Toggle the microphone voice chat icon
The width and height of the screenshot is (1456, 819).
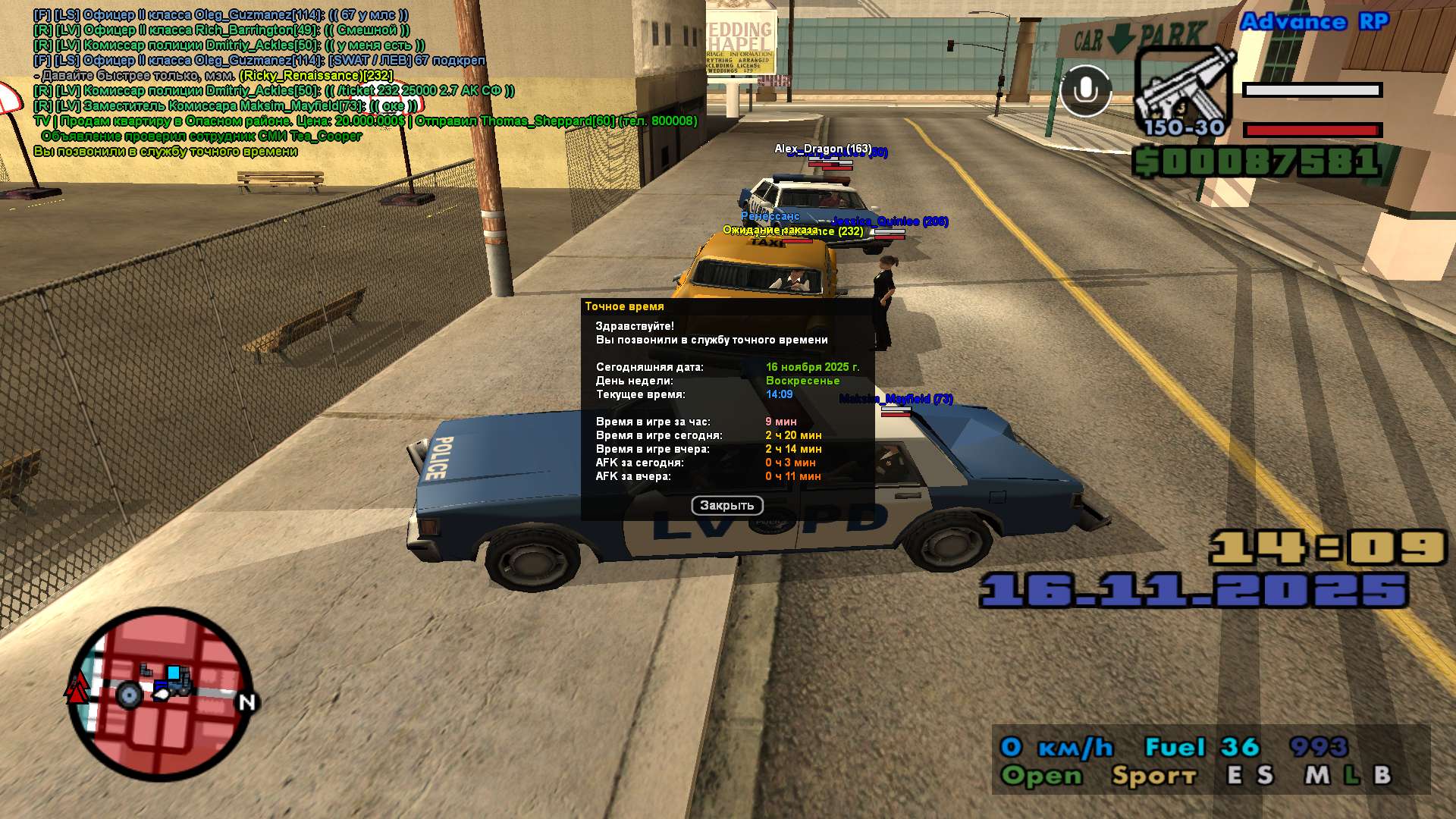click(x=1085, y=91)
